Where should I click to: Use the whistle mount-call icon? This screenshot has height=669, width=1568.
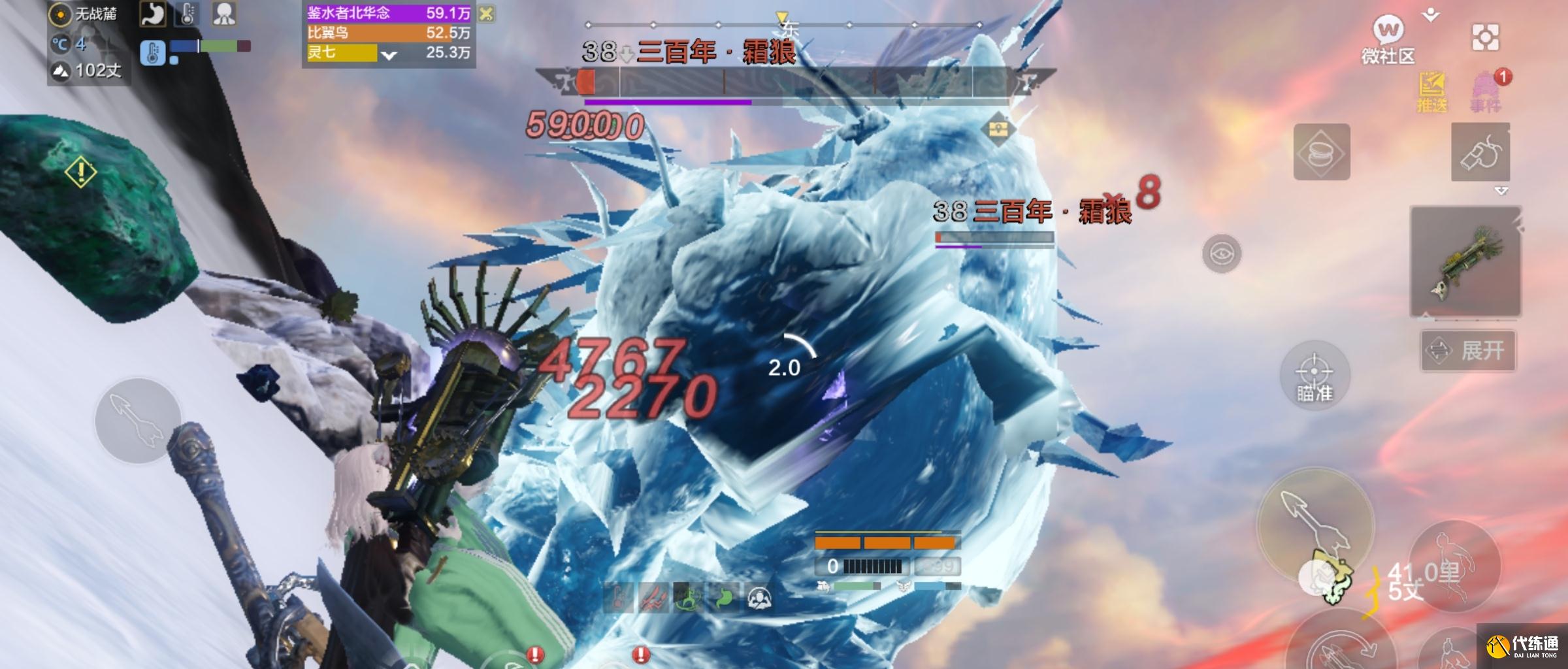tap(1480, 153)
